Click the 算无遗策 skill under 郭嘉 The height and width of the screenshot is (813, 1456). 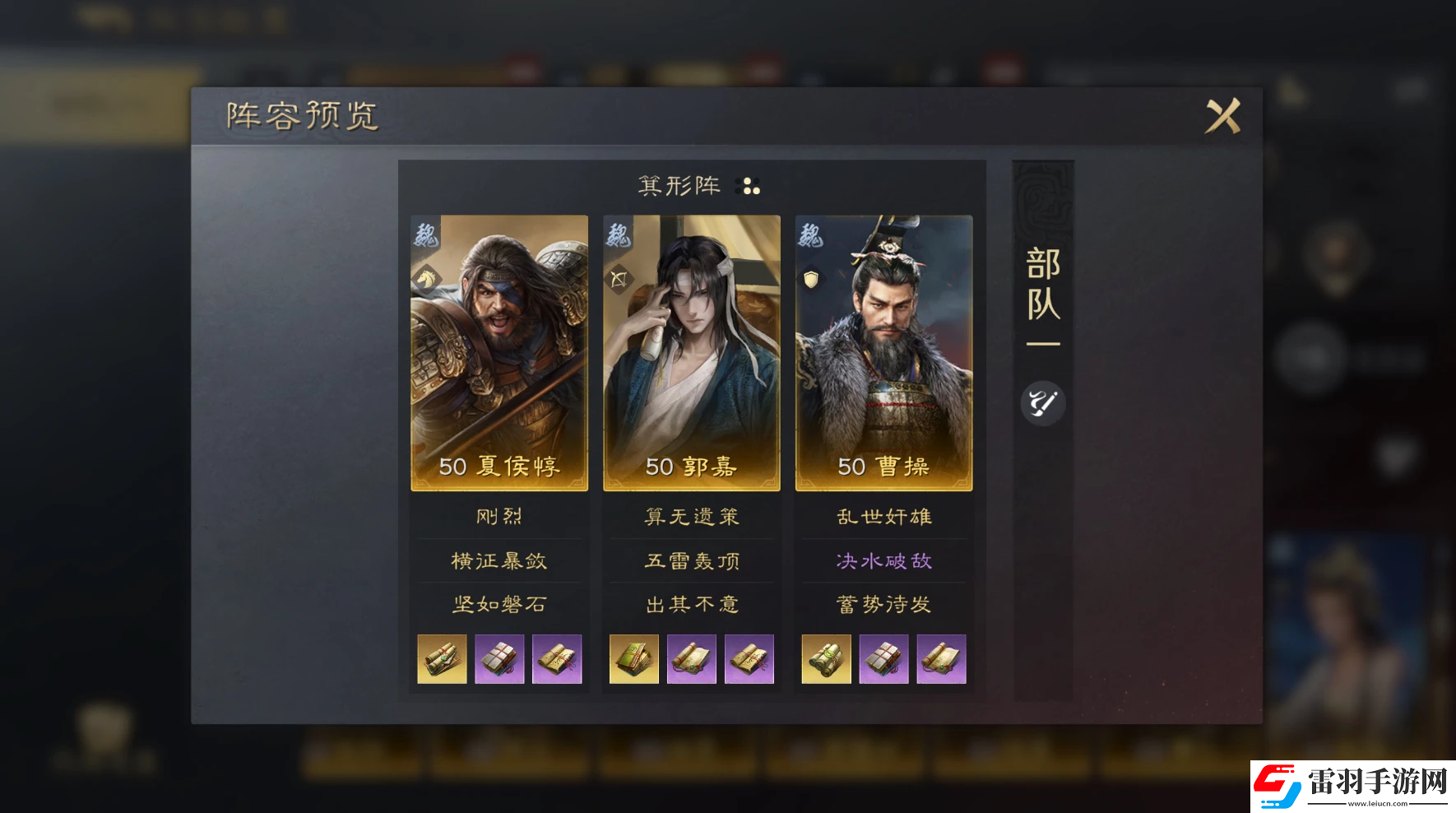click(691, 516)
